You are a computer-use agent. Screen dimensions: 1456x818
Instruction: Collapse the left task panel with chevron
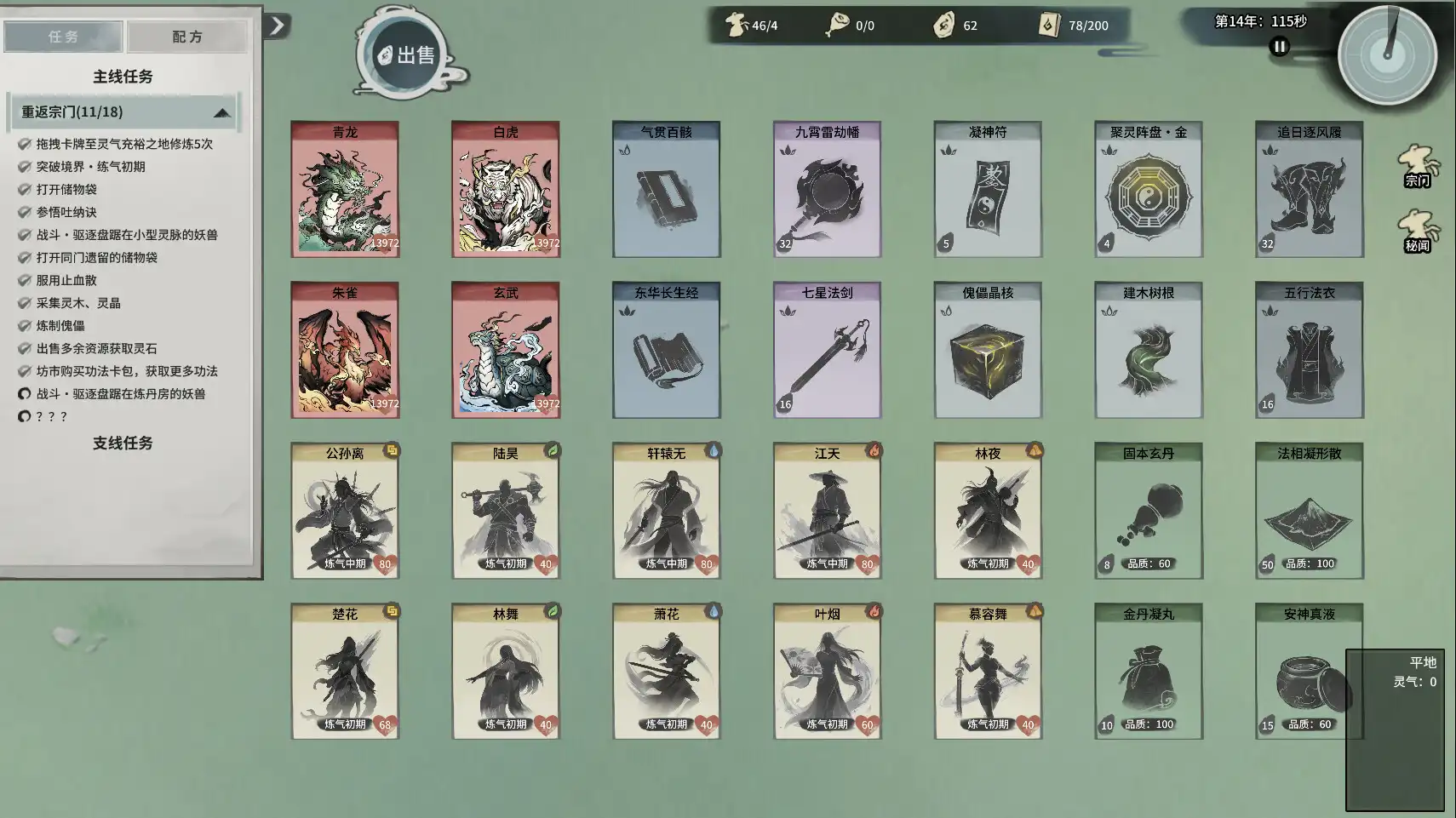pyautogui.click(x=274, y=26)
